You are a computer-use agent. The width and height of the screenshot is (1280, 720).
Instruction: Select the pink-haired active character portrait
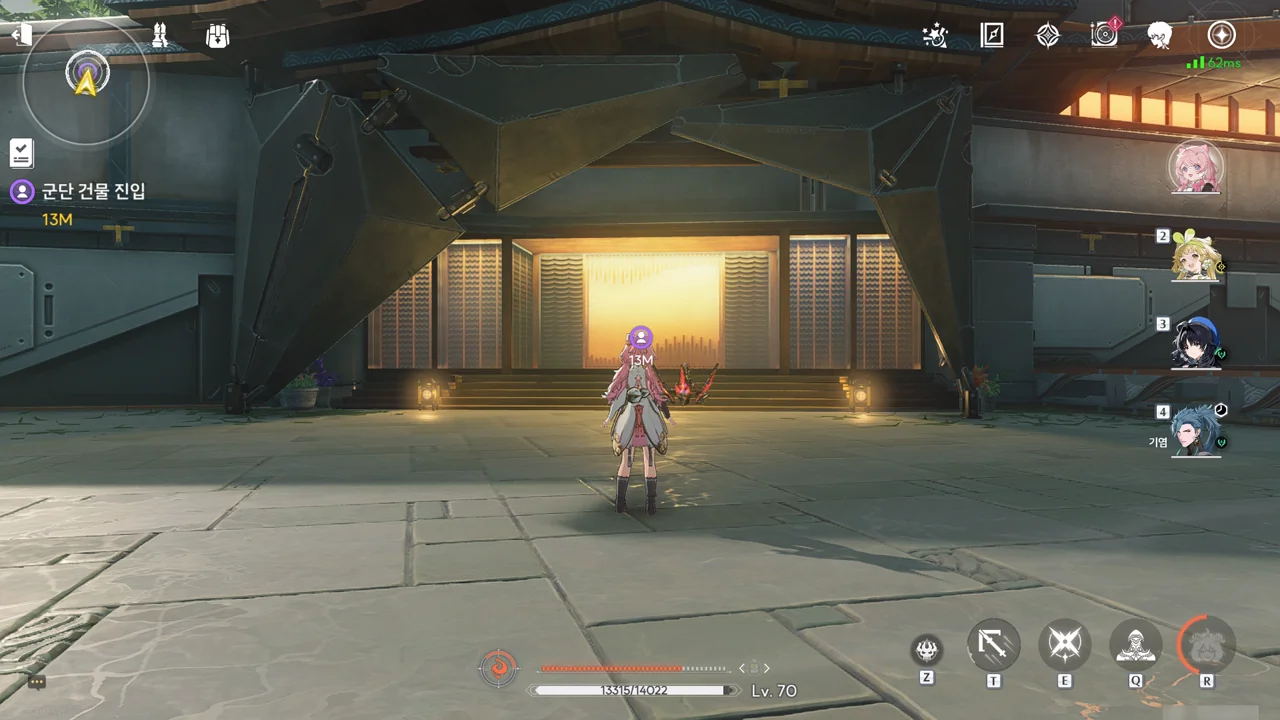tap(1196, 166)
